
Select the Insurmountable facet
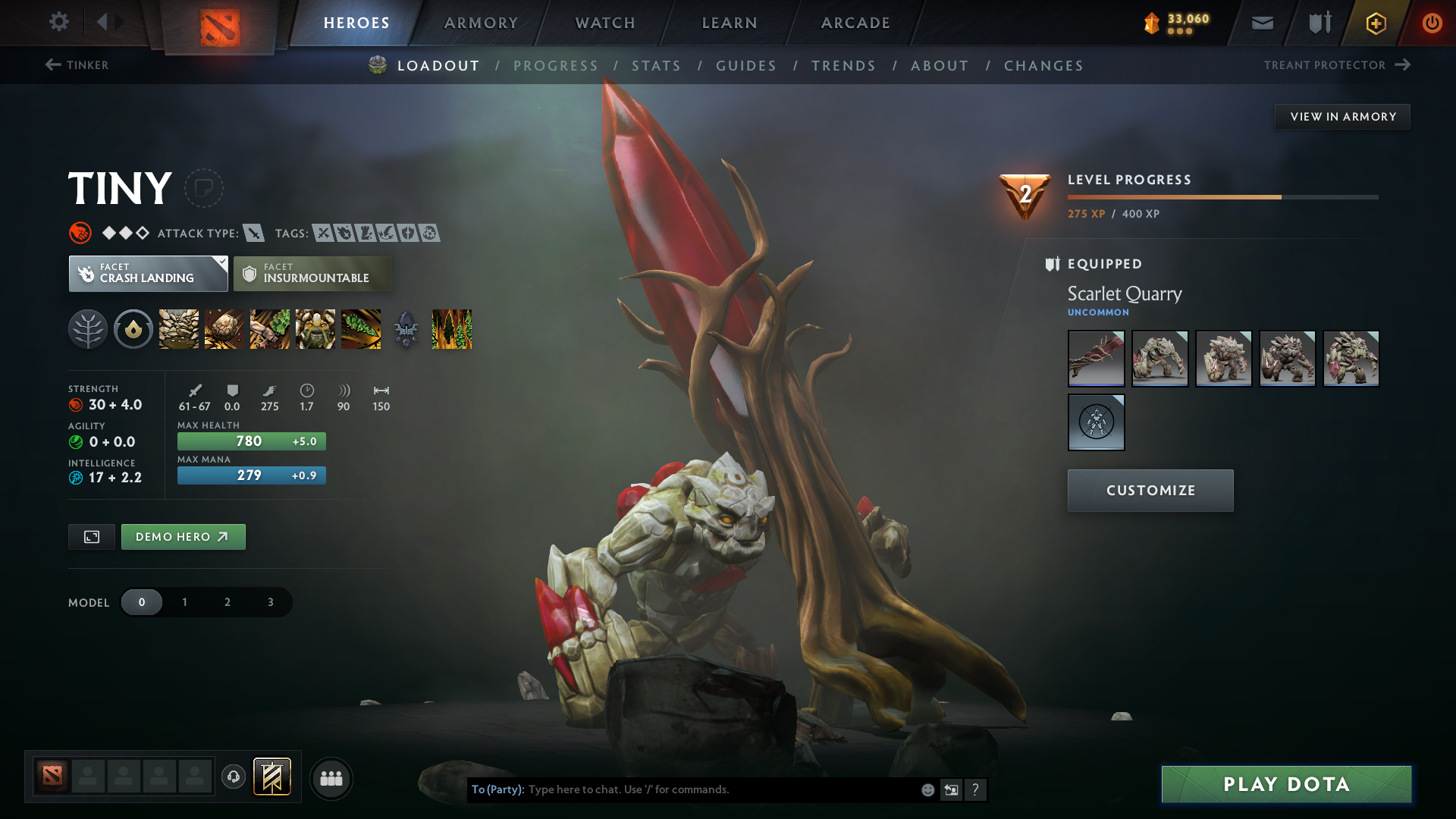tap(312, 274)
